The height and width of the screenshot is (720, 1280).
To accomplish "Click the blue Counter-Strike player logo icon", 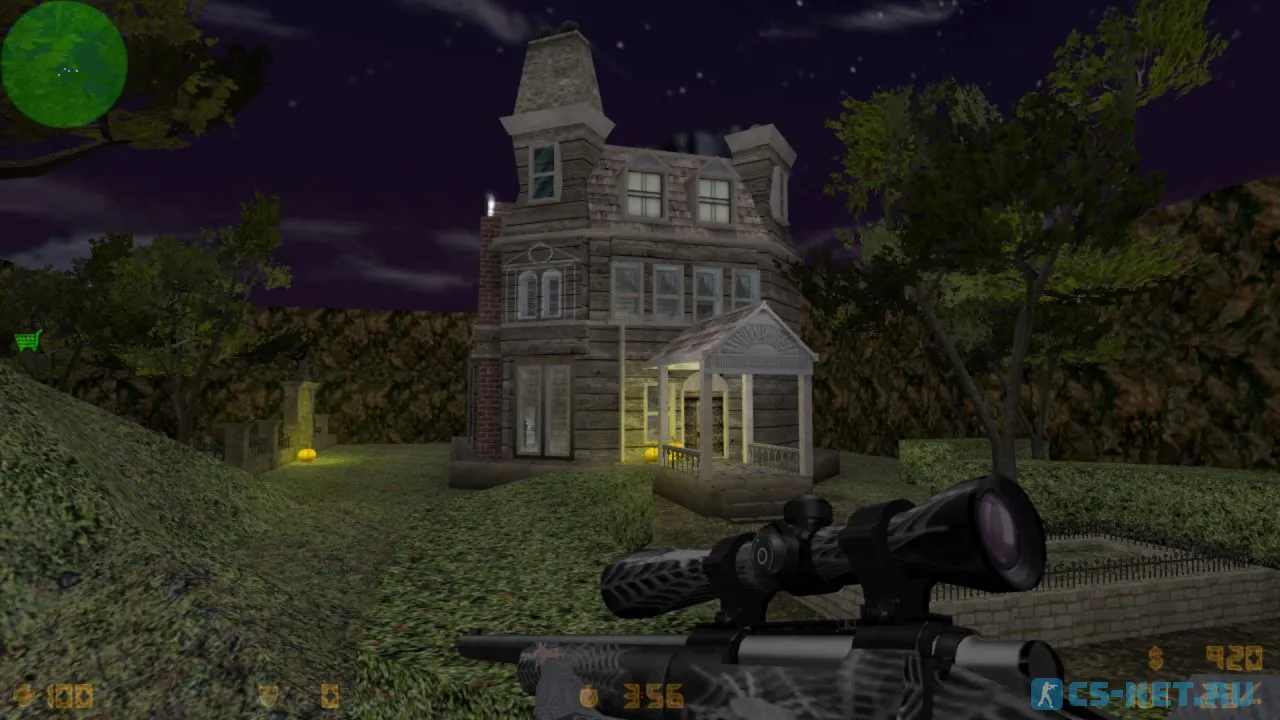I will pos(1047,694).
